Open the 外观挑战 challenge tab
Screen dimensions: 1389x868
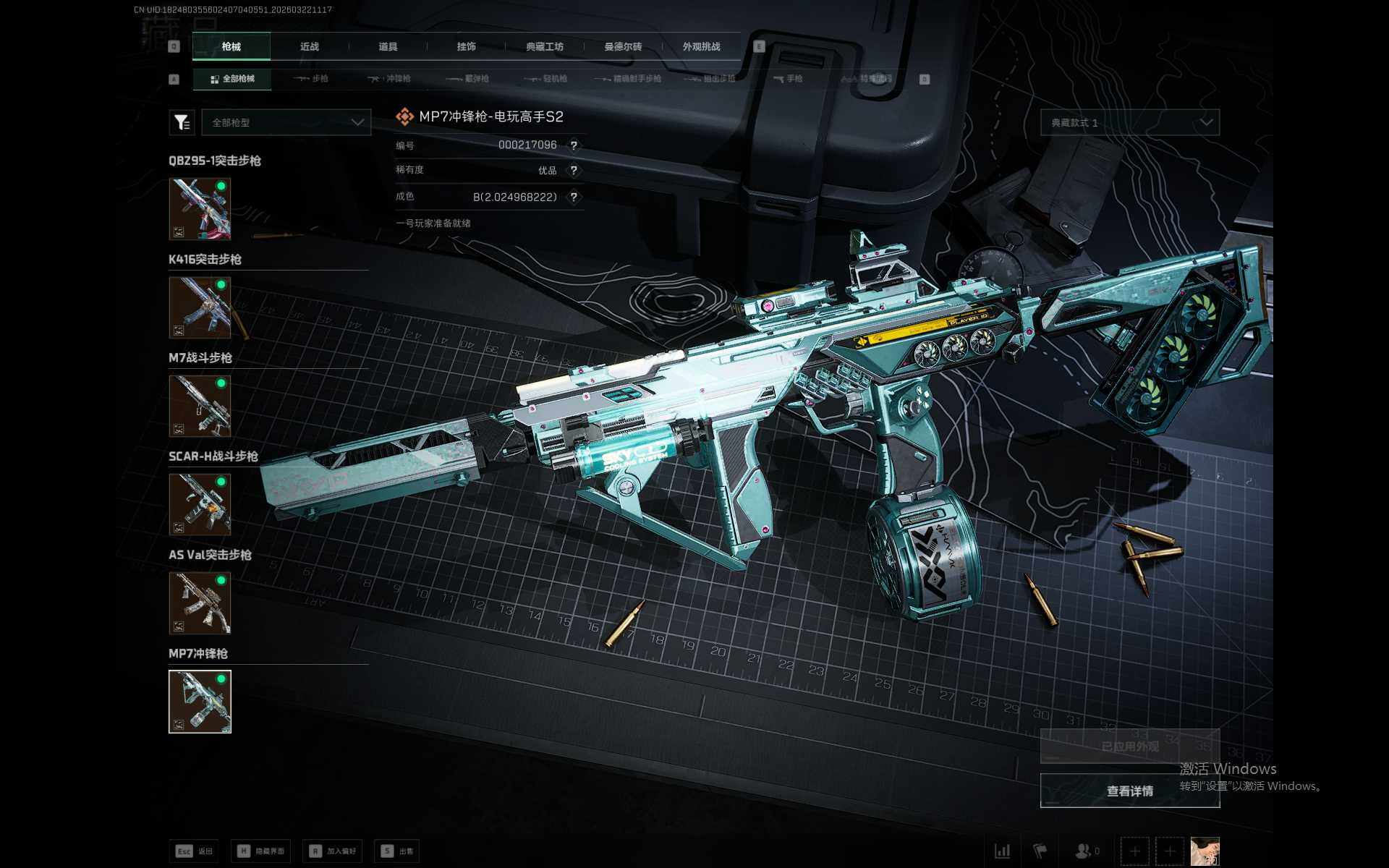pyautogui.click(x=701, y=46)
